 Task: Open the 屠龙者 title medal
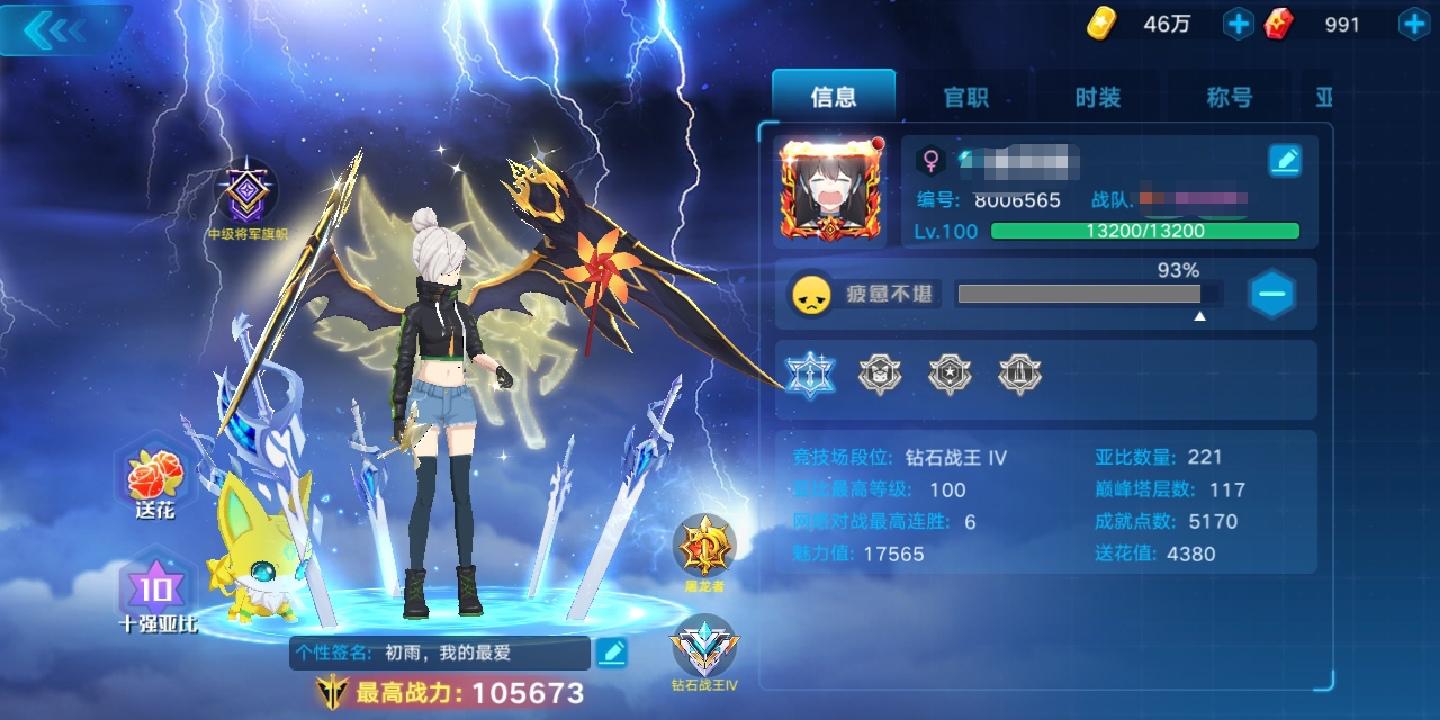(703, 545)
